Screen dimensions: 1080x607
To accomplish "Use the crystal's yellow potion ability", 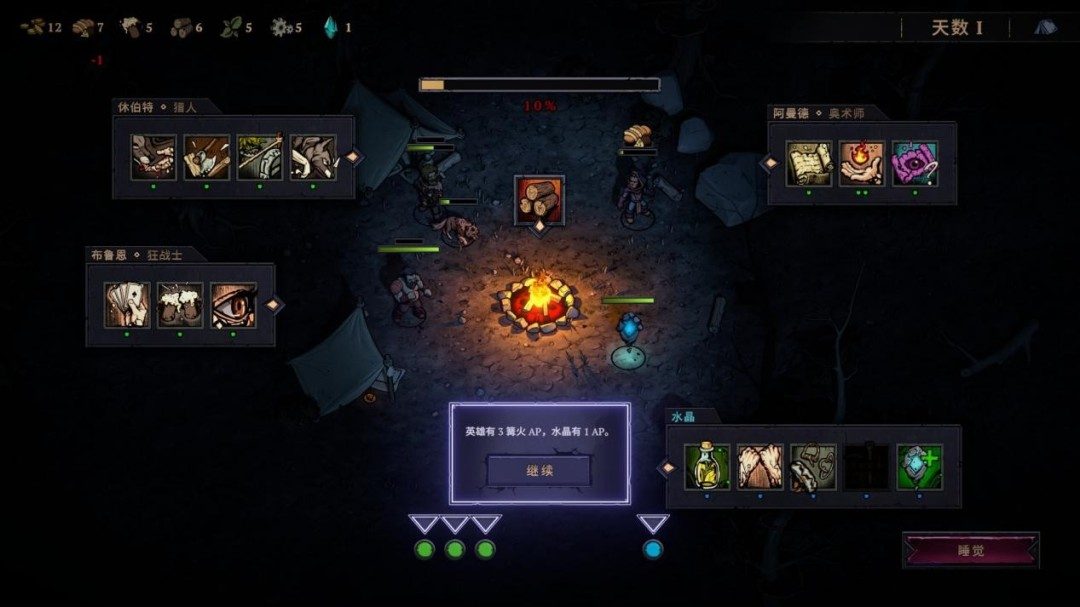I will (707, 467).
